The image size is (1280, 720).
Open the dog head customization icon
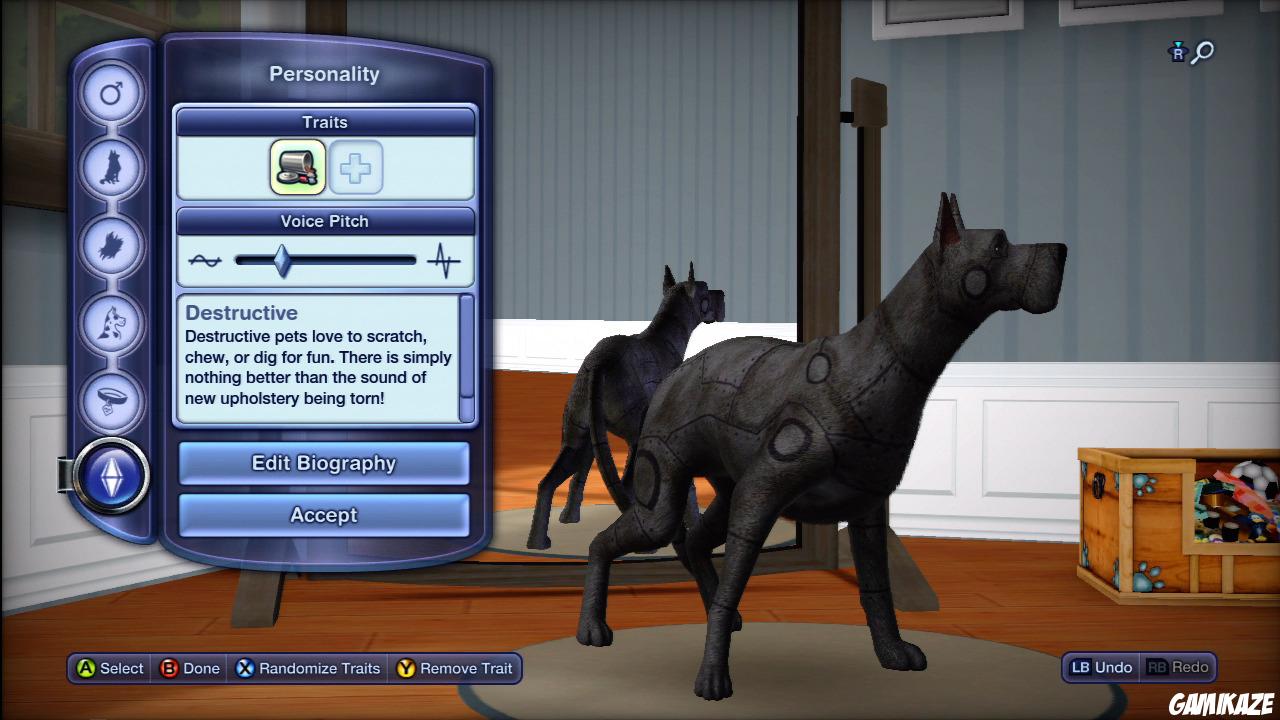tap(112, 324)
